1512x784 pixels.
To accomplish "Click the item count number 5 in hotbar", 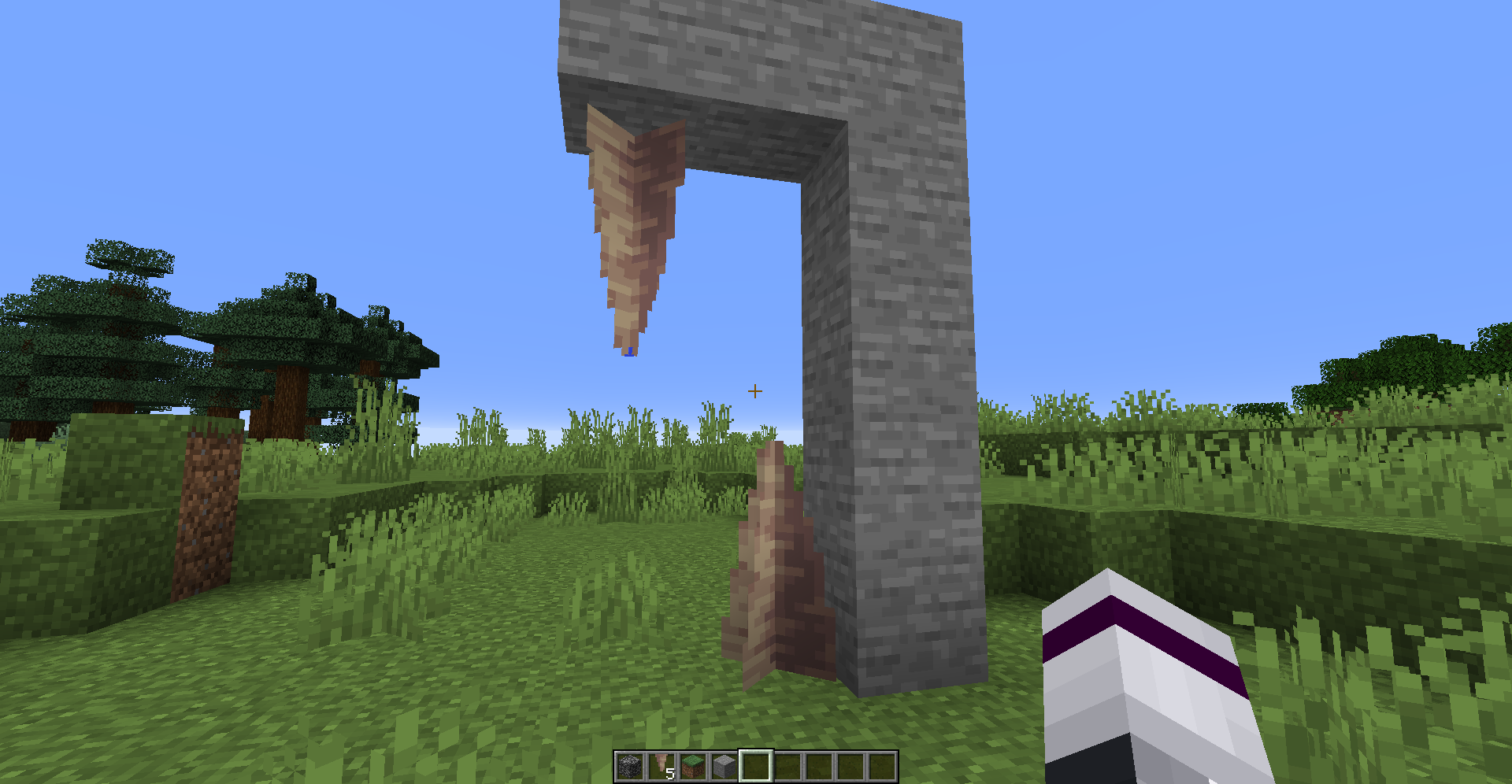I will click(x=672, y=774).
